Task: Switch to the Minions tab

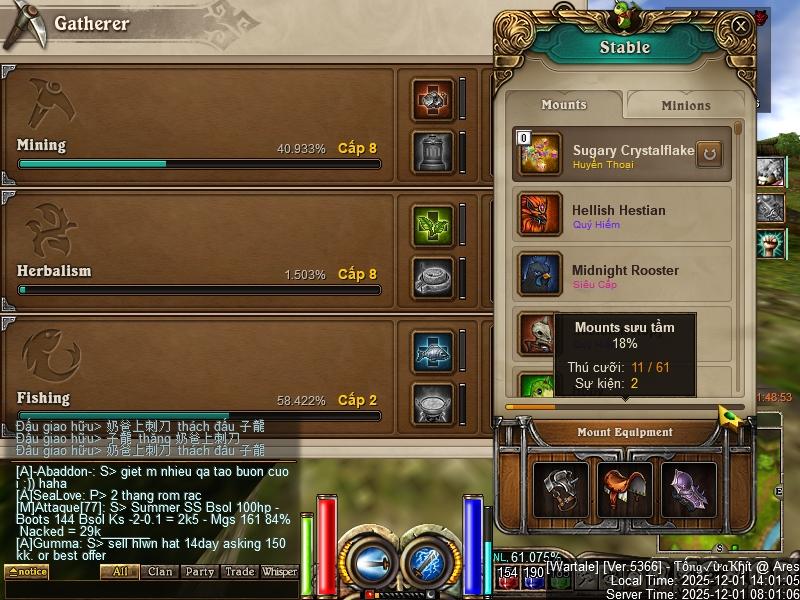Action: 685,105
